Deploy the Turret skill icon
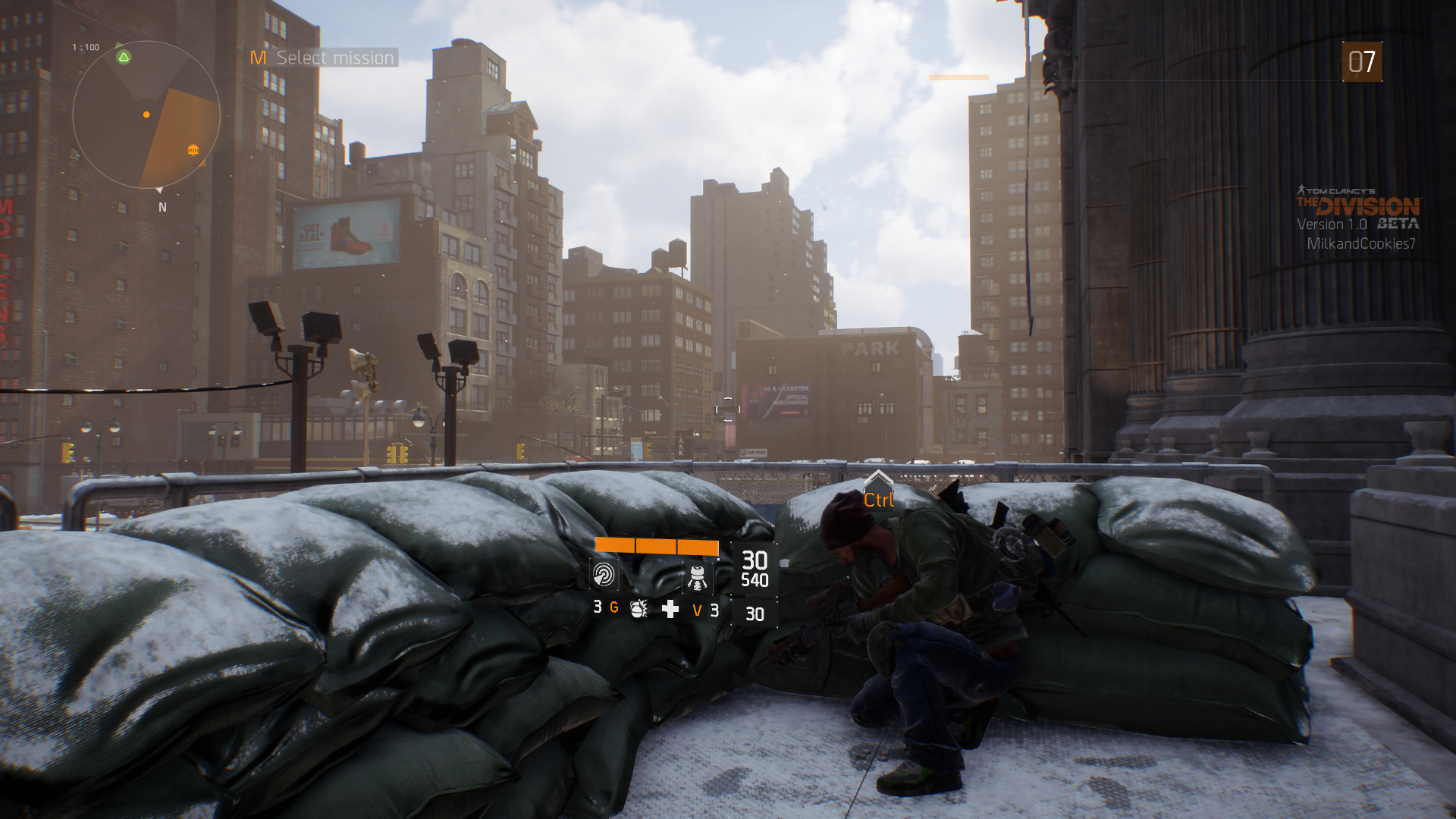 point(697,576)
